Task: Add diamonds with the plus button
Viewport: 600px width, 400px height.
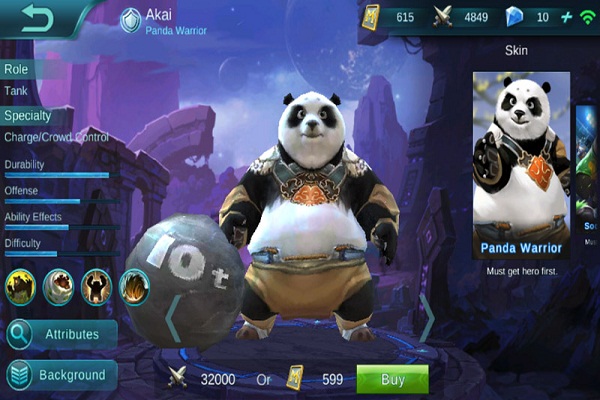Action: click(566, 17)
